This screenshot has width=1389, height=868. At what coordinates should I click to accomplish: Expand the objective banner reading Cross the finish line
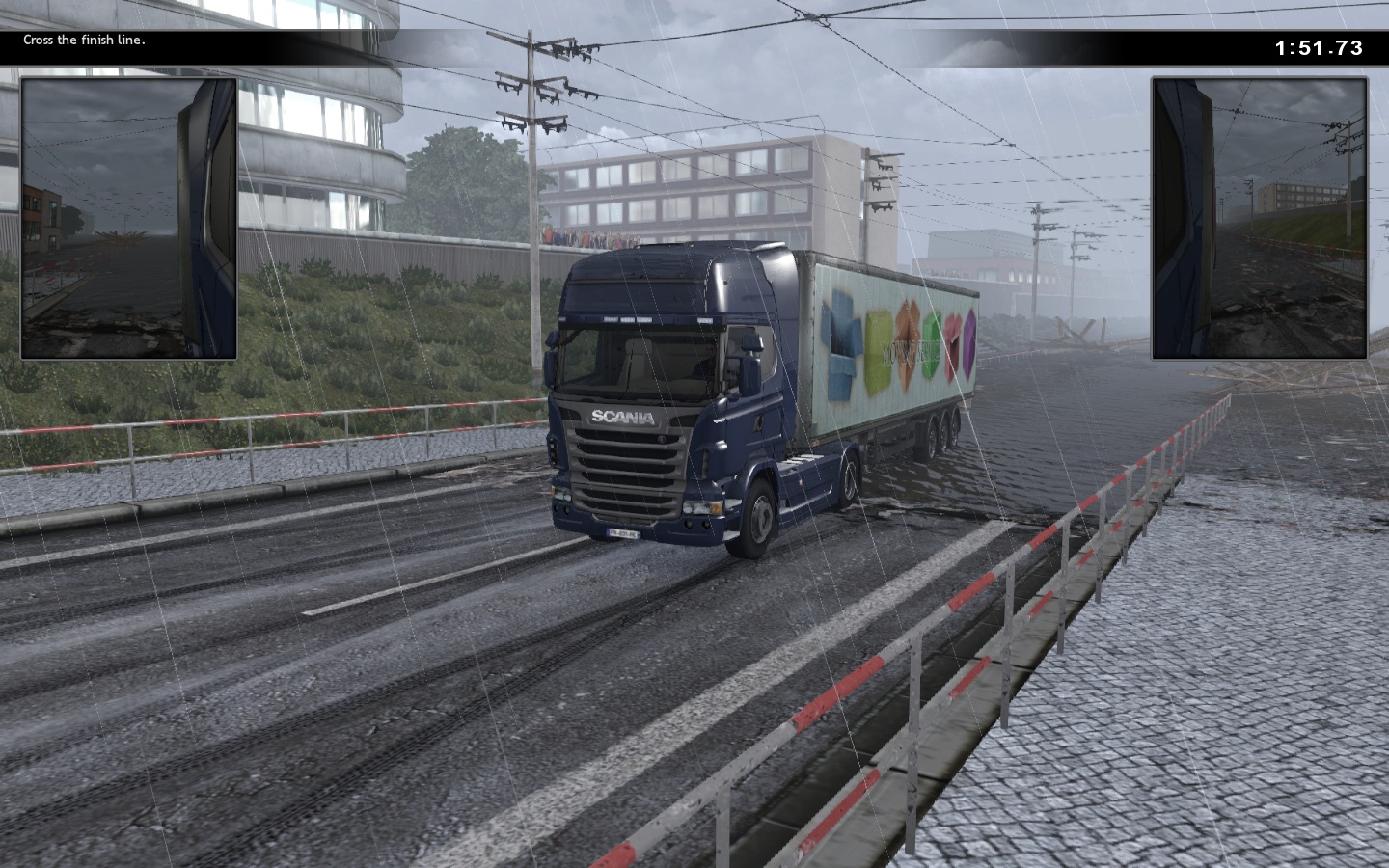click(x=85, y=41)
